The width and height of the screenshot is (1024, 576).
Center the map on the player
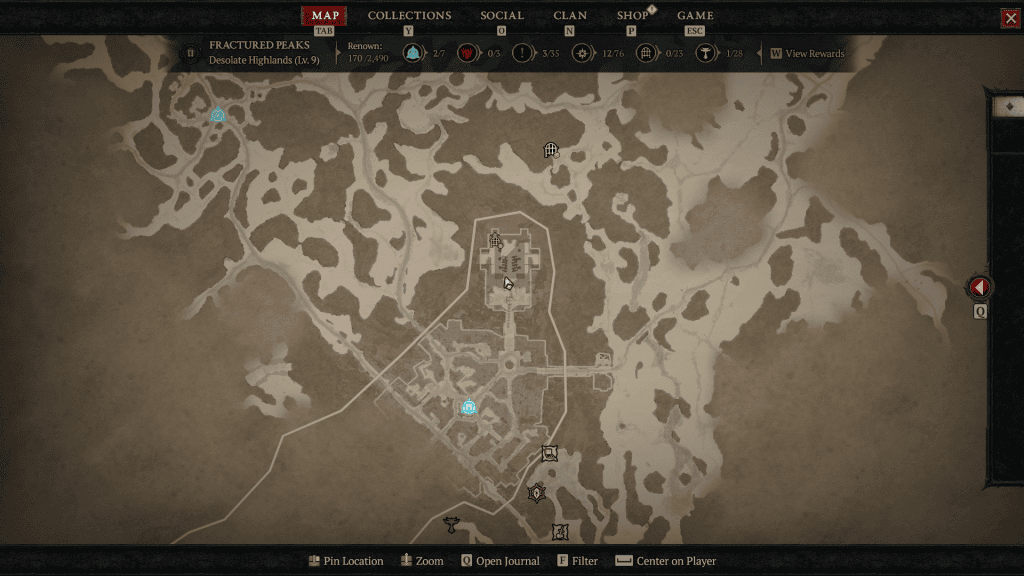click(x=666, y=561)
